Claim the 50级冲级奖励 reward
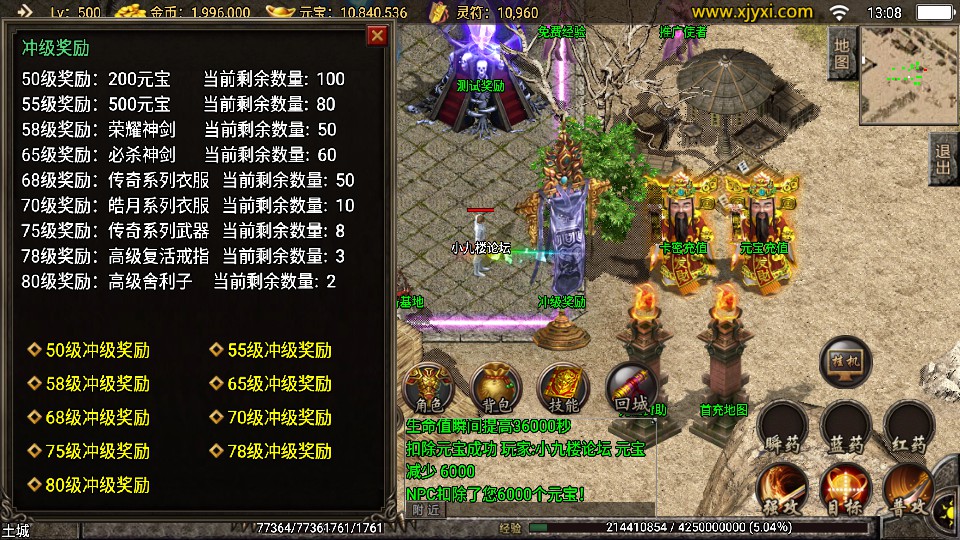 tap(97, 351)
